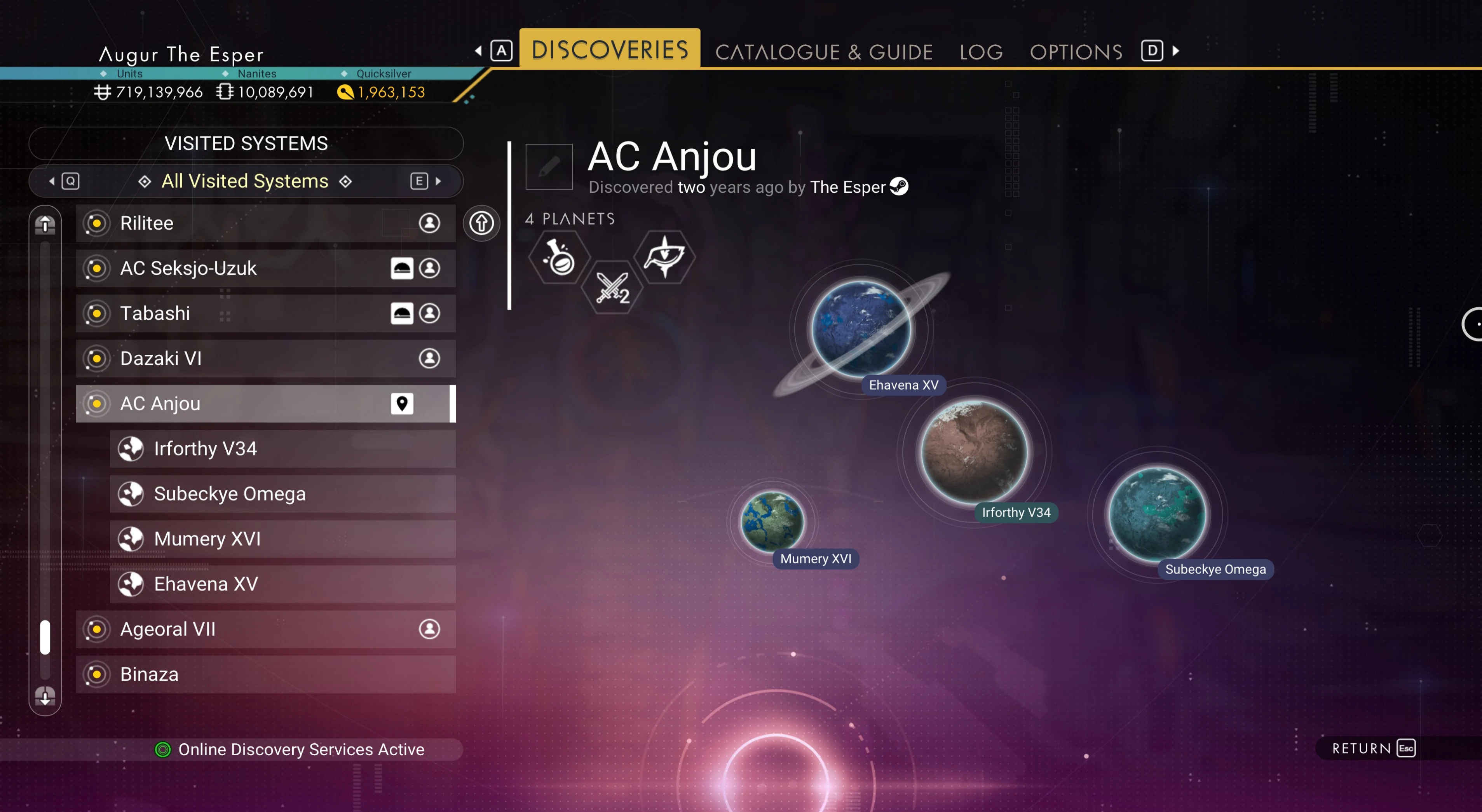The image size is (1482, 812).
Task: Open Mumery XVI planet row
Action: point(282,539)
